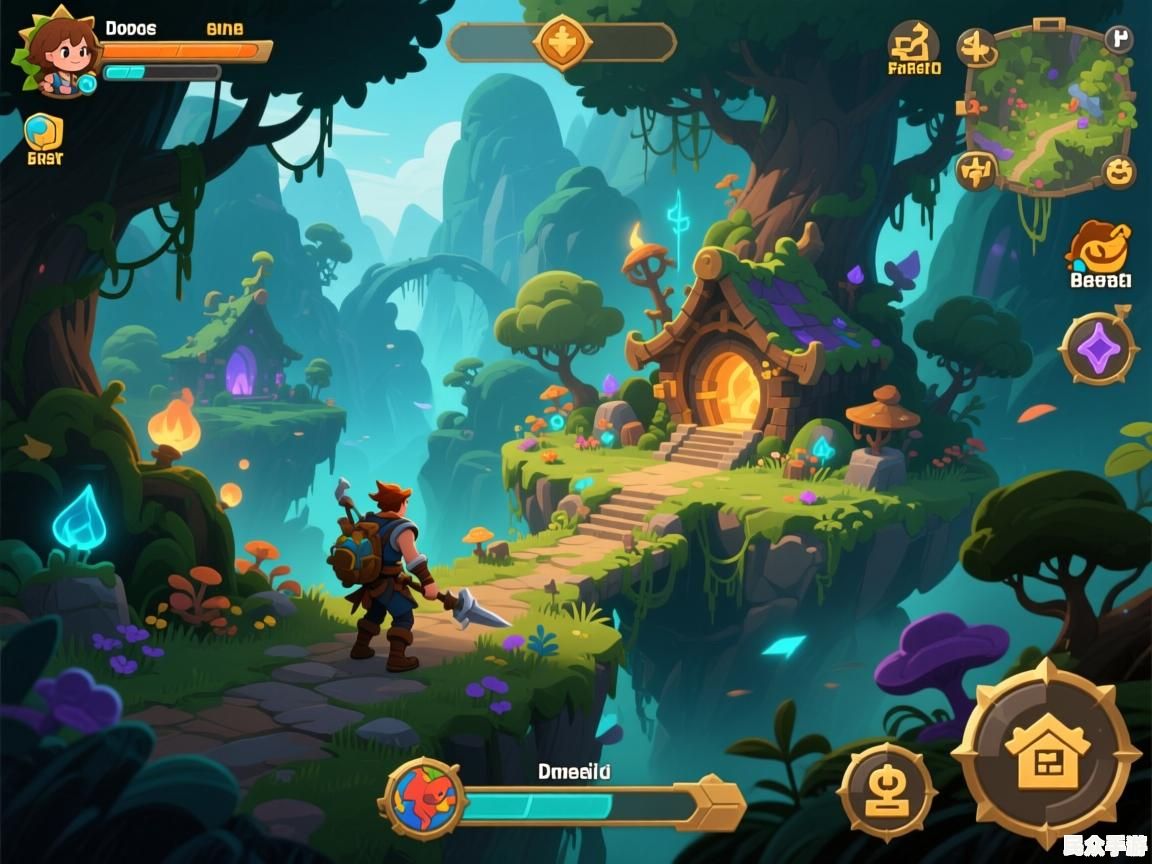Click the red bird companion icon
Image resolution: width=1152 pixels, height=864 pixels.
click(x=425, y=797)
